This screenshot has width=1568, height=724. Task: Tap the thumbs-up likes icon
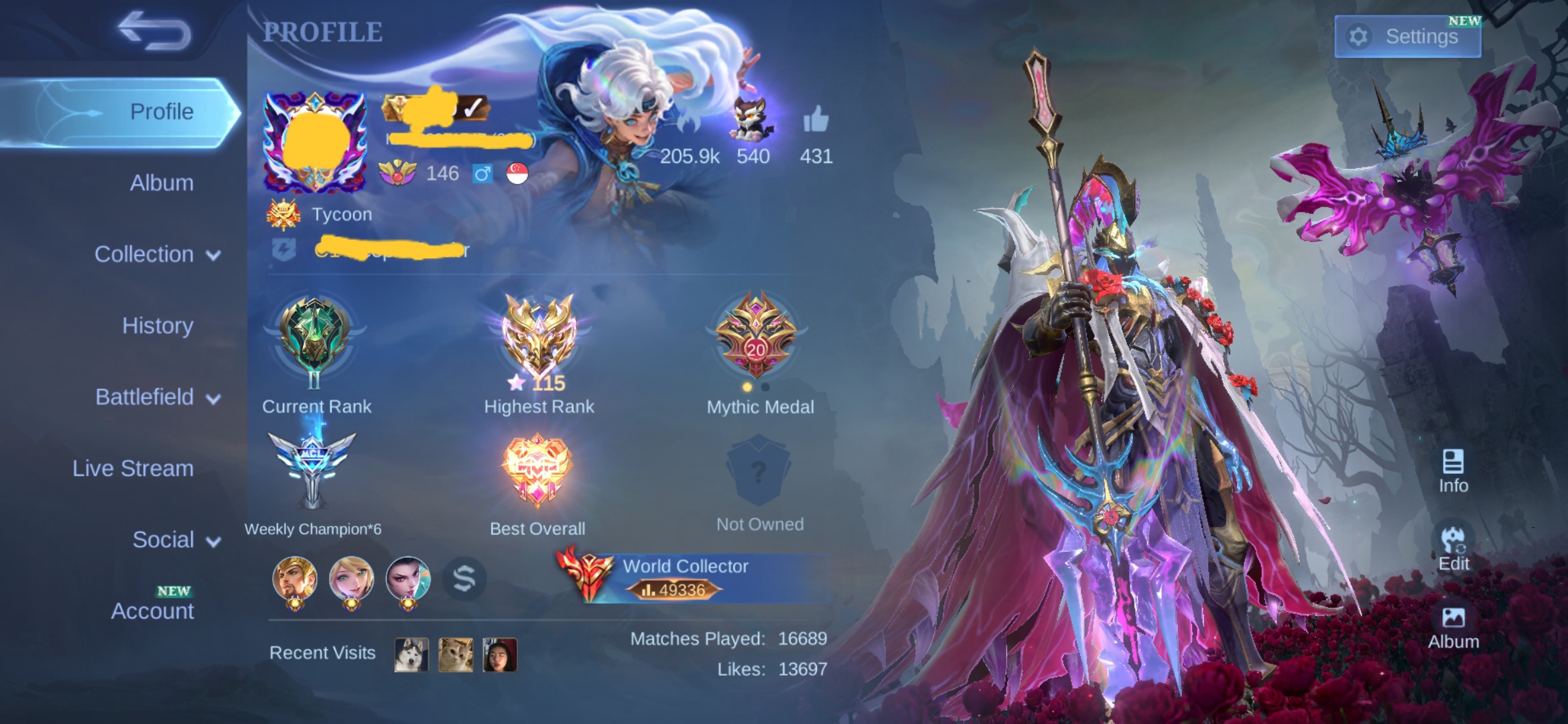815,121
